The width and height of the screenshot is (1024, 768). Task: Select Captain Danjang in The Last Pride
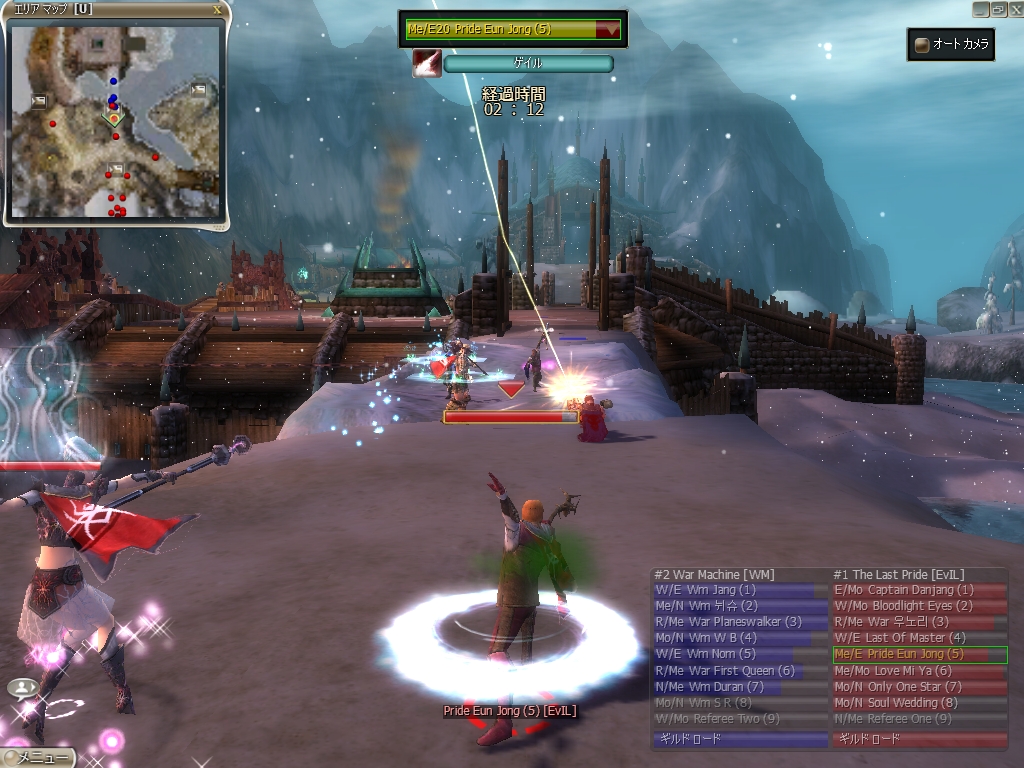(x=919, y=590)
